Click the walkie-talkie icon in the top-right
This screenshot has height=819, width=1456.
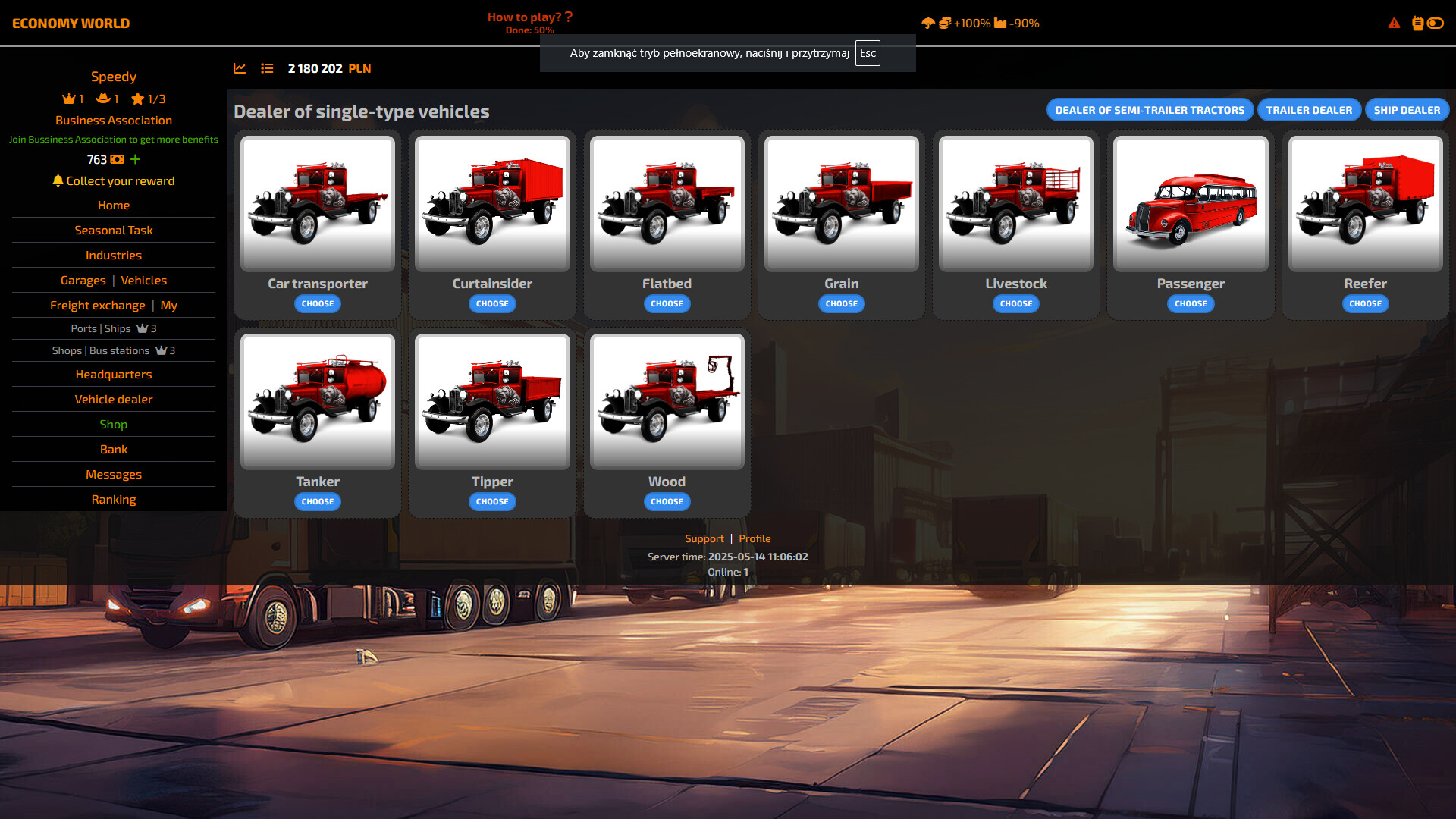pos(1417,24)
